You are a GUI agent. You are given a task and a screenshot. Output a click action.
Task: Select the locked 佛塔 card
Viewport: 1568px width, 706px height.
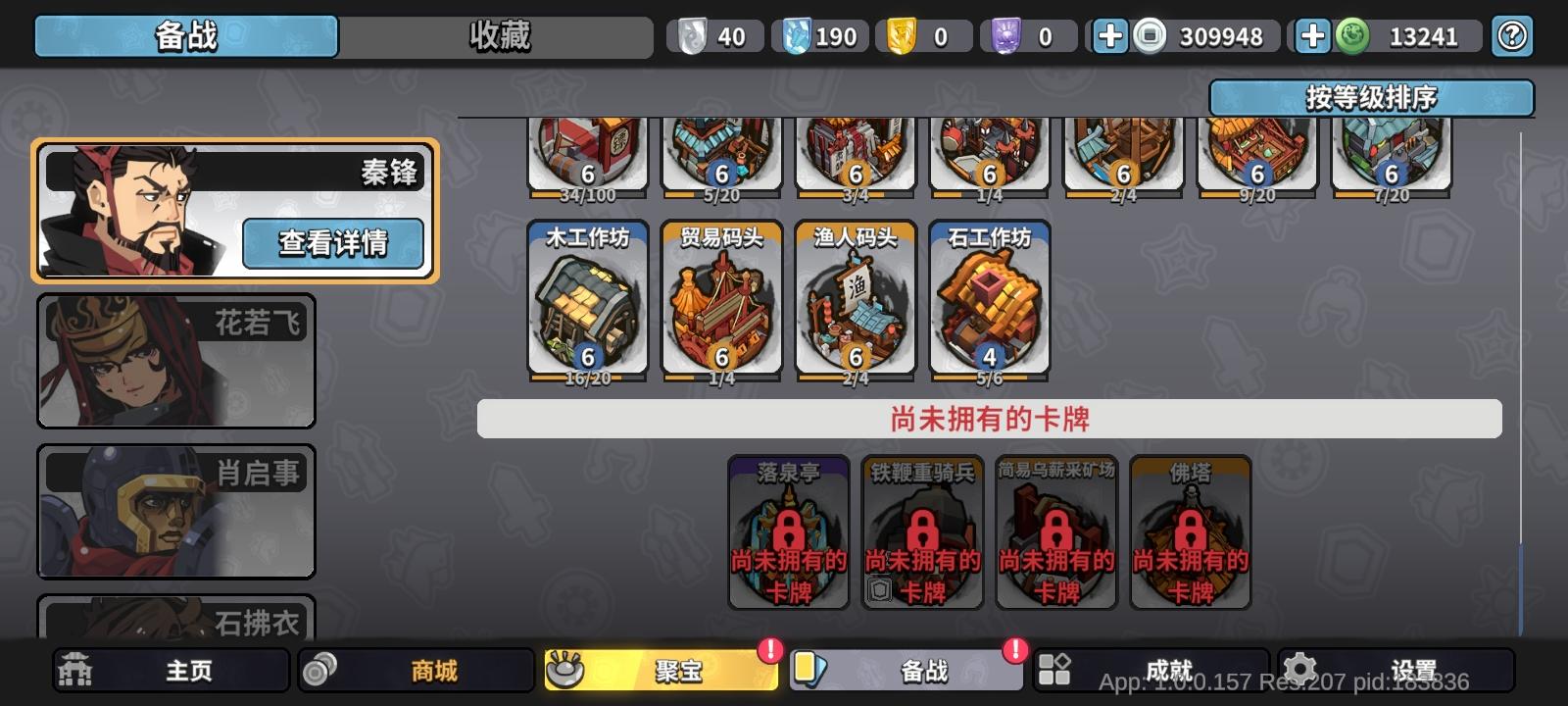click(1190, 534)
